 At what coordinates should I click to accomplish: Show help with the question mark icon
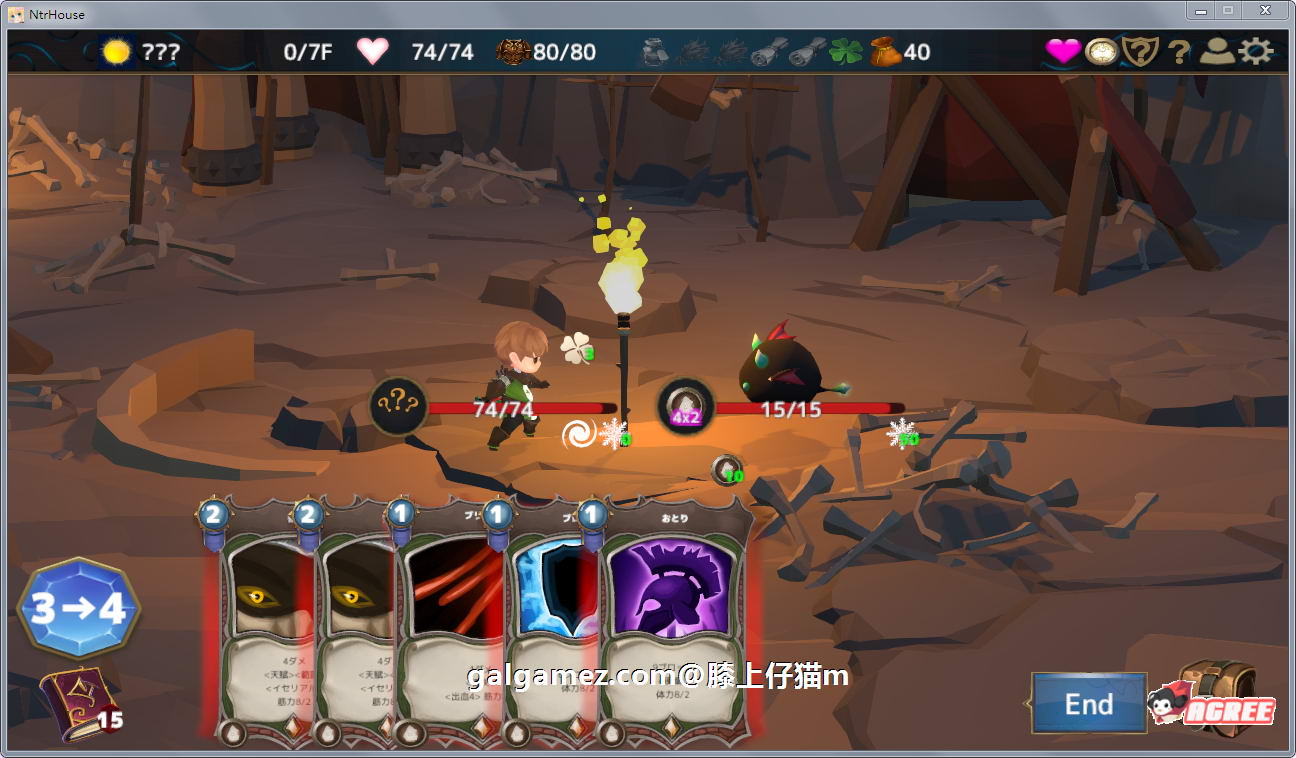coord(1180,51)
